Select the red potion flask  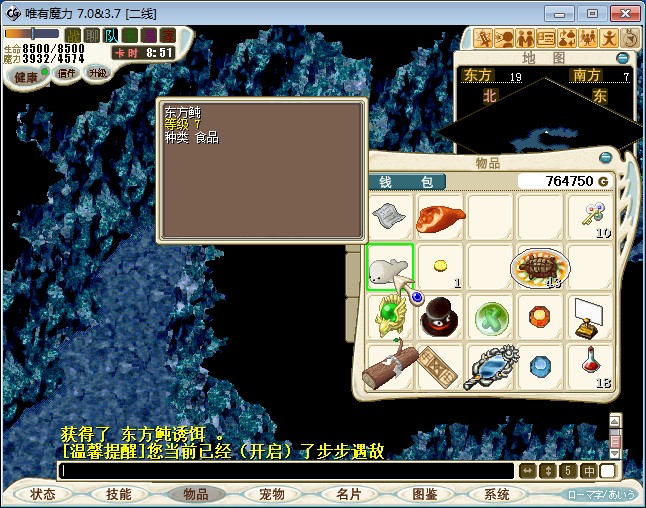[590, 366]
